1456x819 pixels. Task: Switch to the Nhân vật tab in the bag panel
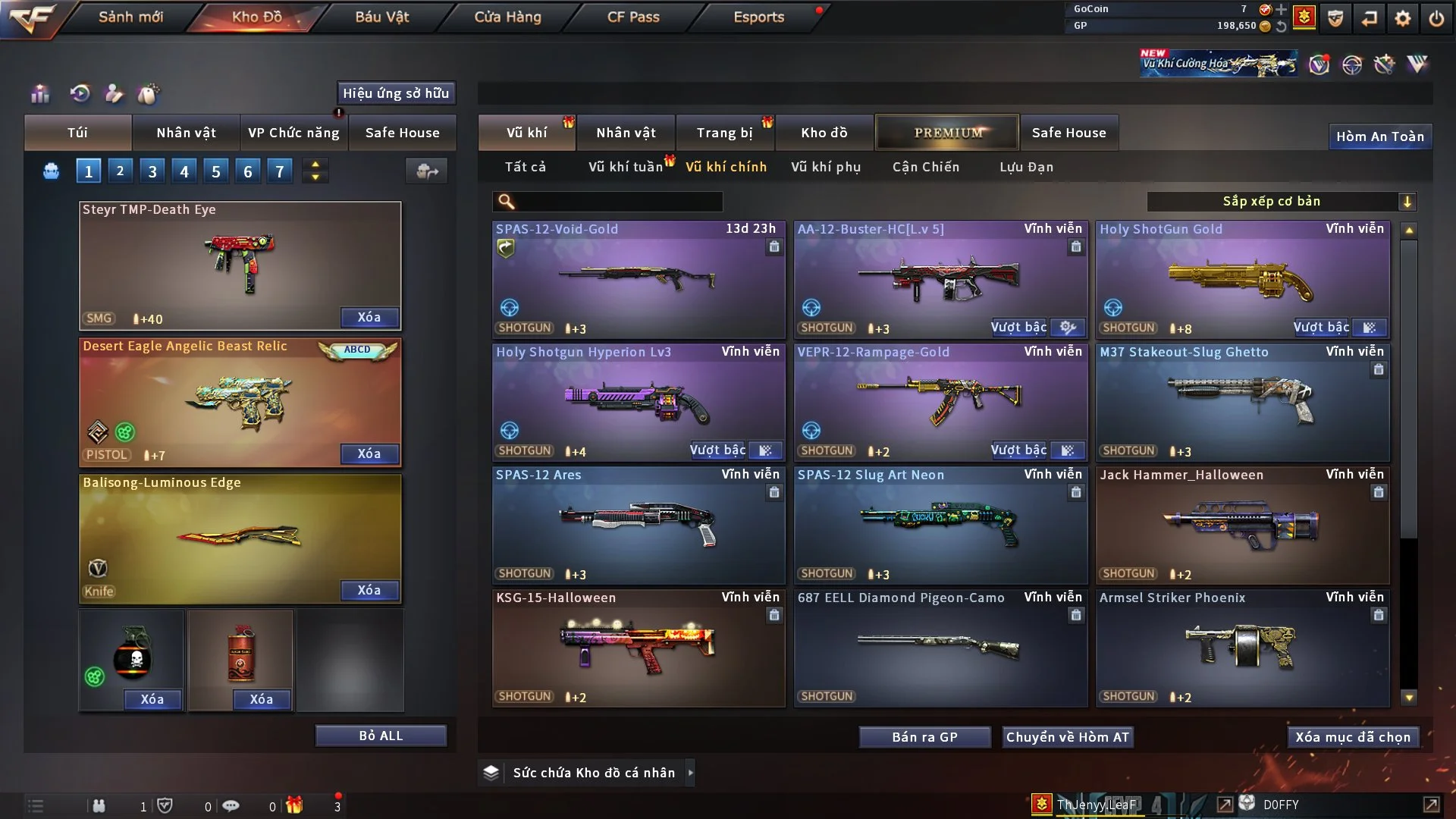point(186,133)
